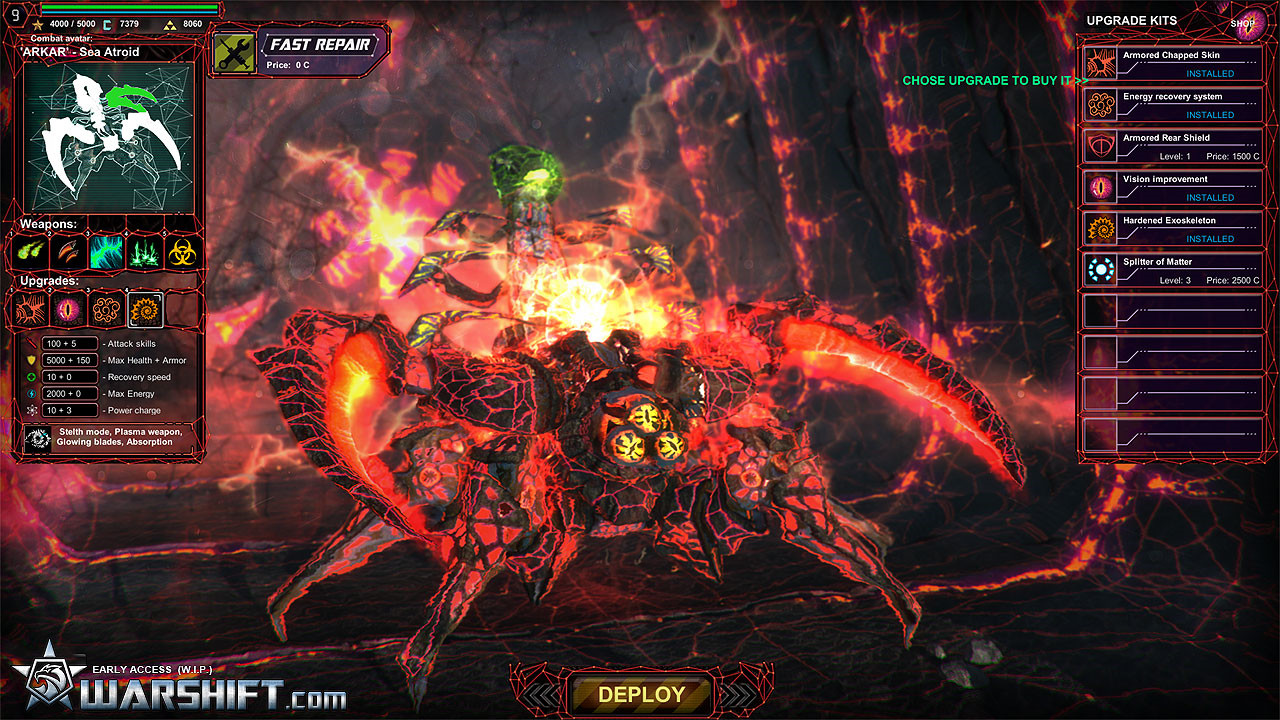The image size is (1280, 720).
Task: Click the Splitter of Matter upgrade icon
Action: point(1100,270)
